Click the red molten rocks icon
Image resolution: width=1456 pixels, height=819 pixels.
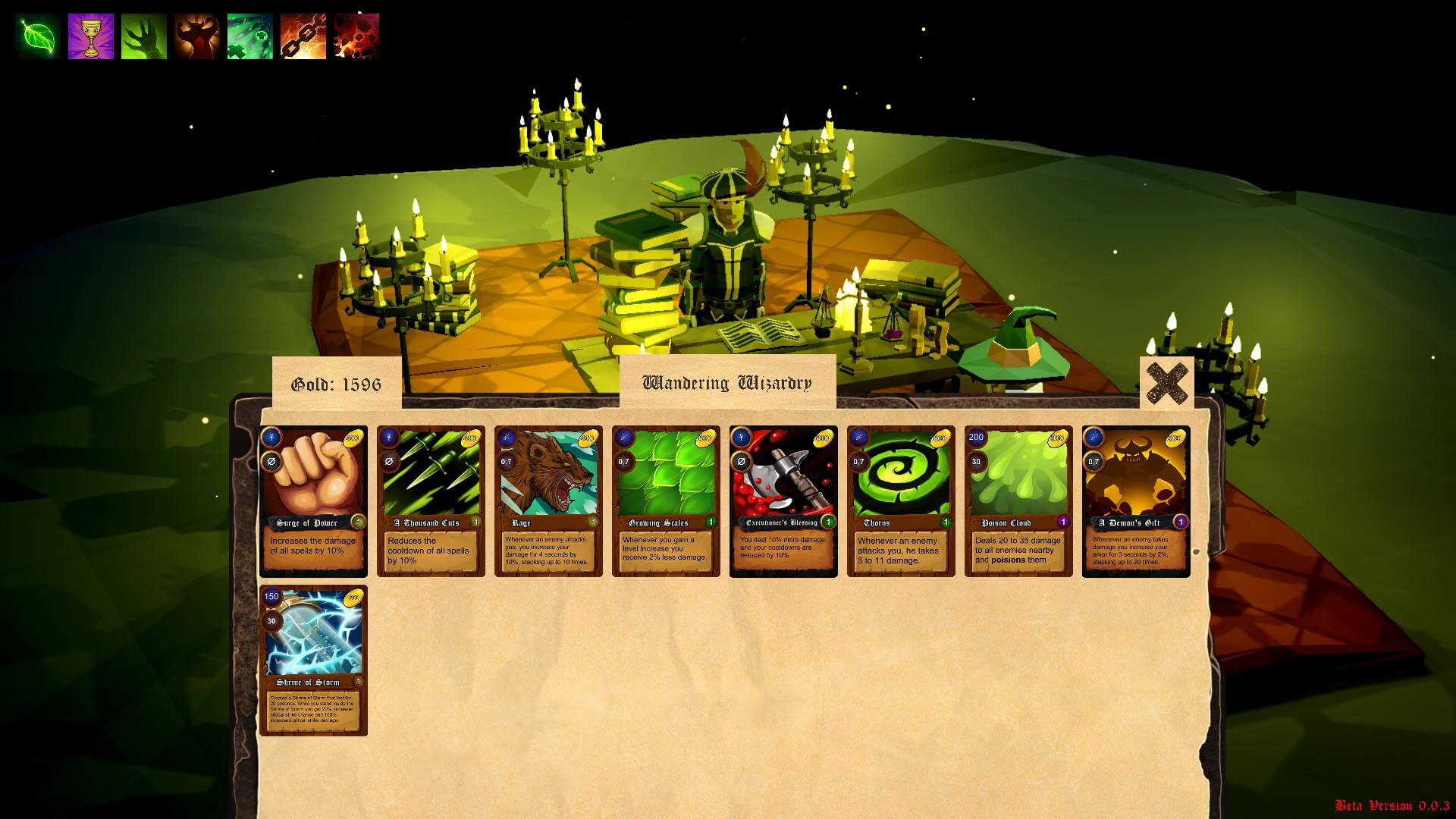point(356,36)
